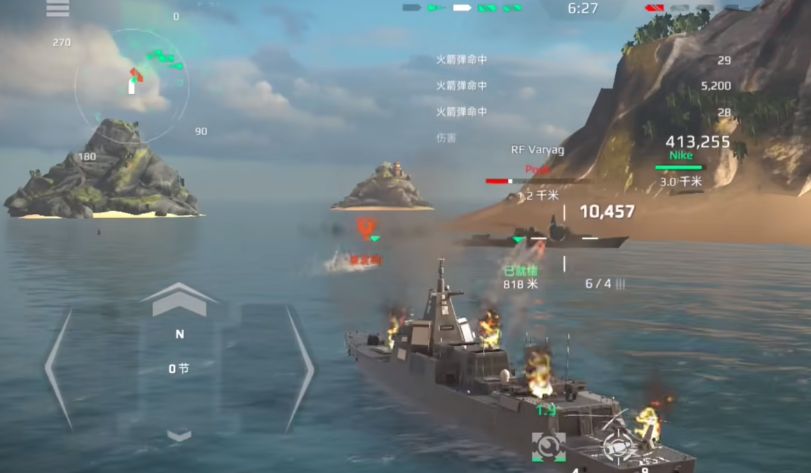Image resolution: width=811 pixels, height=473 pixels.
Task: Decrease throttle with the small down chevron
Action: [179, 435]
